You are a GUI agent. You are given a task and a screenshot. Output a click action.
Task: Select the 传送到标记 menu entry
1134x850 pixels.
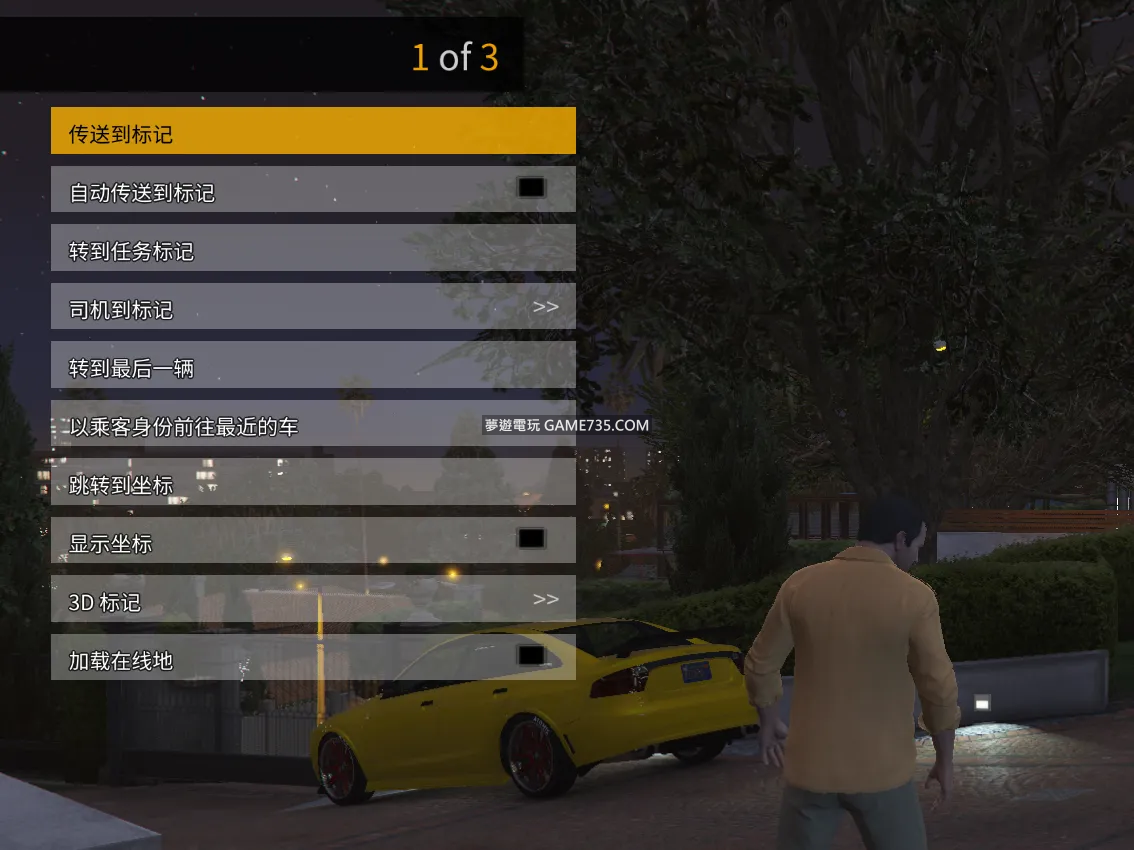pos(313,131)
